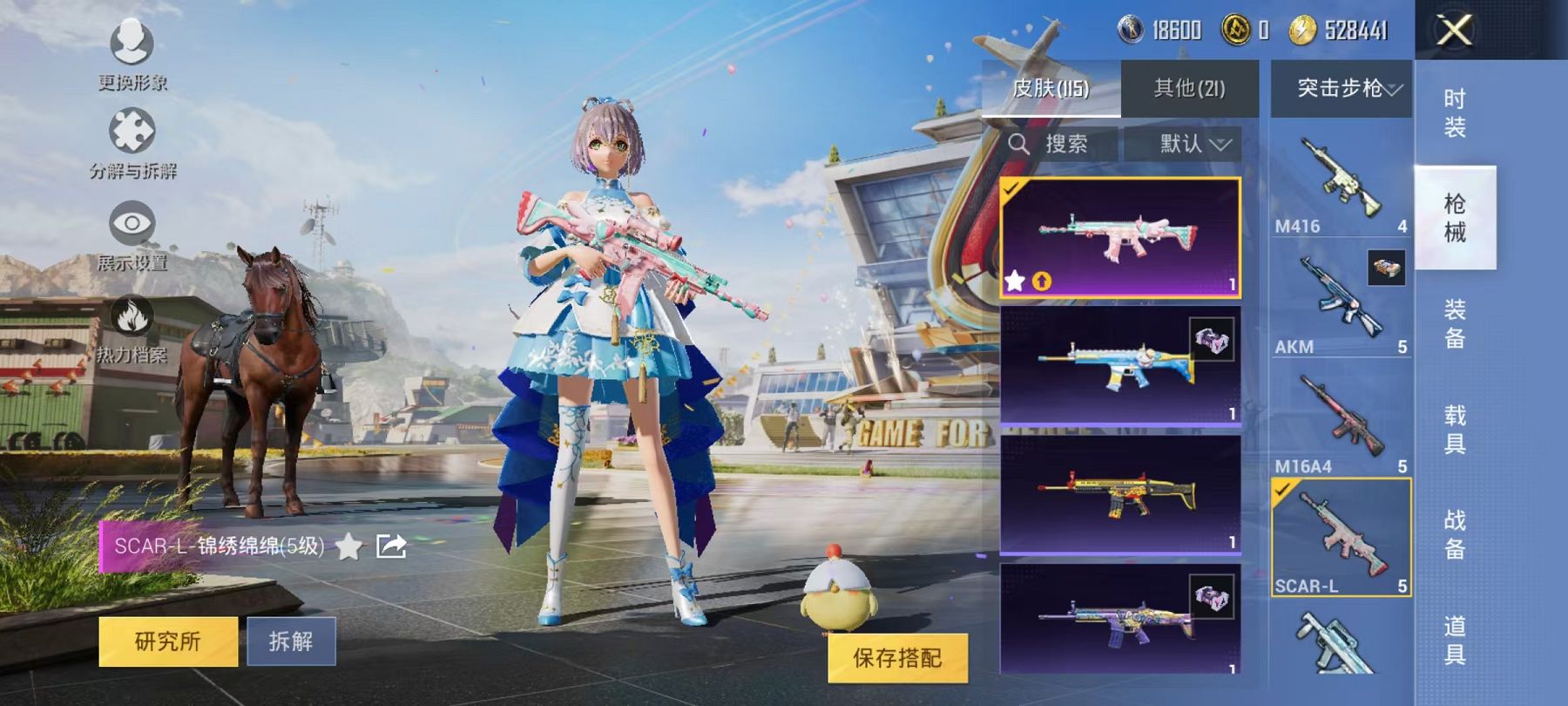
Task: Toggle the star on the first skin thumbnail
Action: (1017, 280)
